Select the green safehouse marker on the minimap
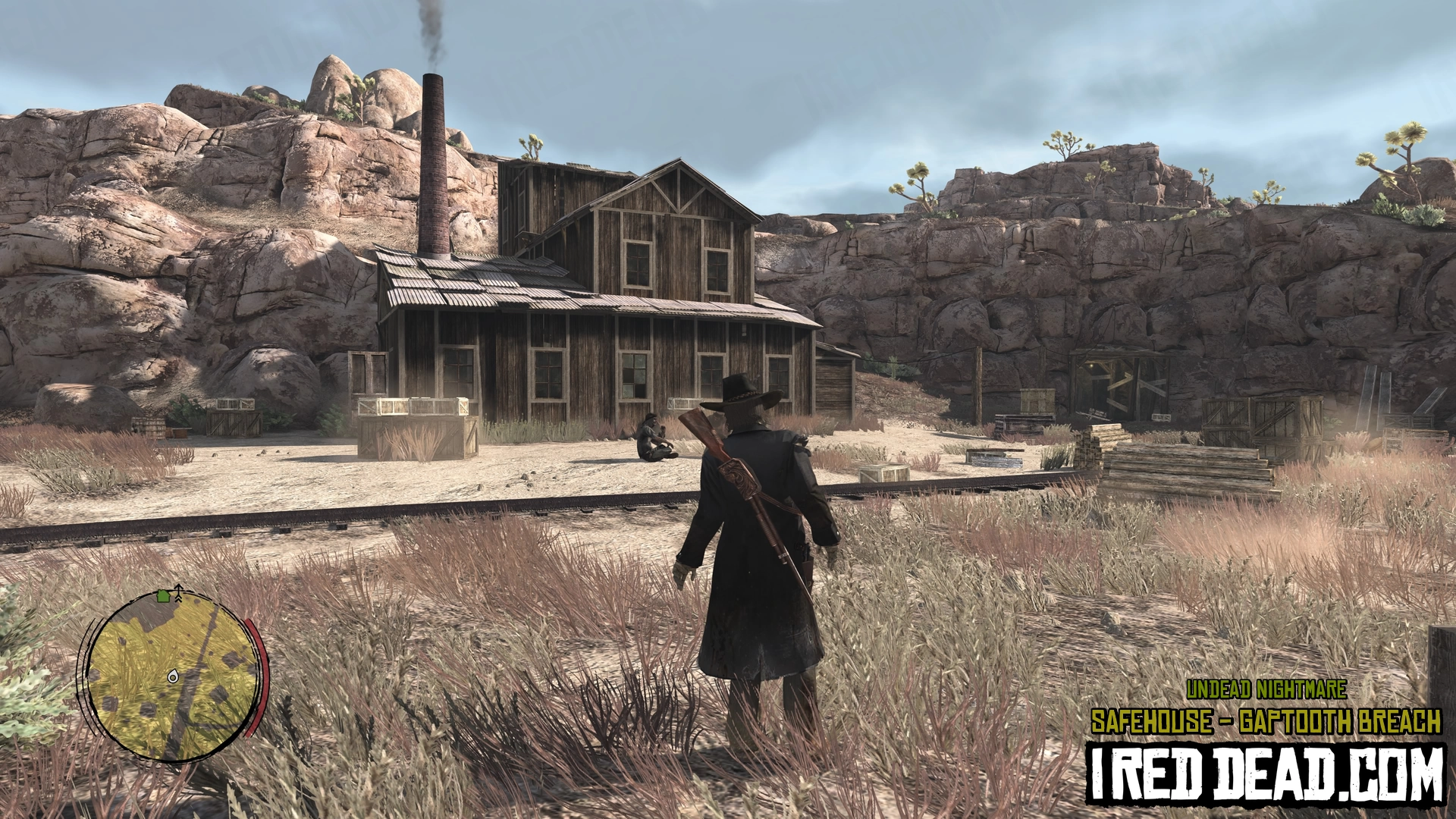Image resolution: width=1456 pixels, height=819 pixels. [163, 597]
